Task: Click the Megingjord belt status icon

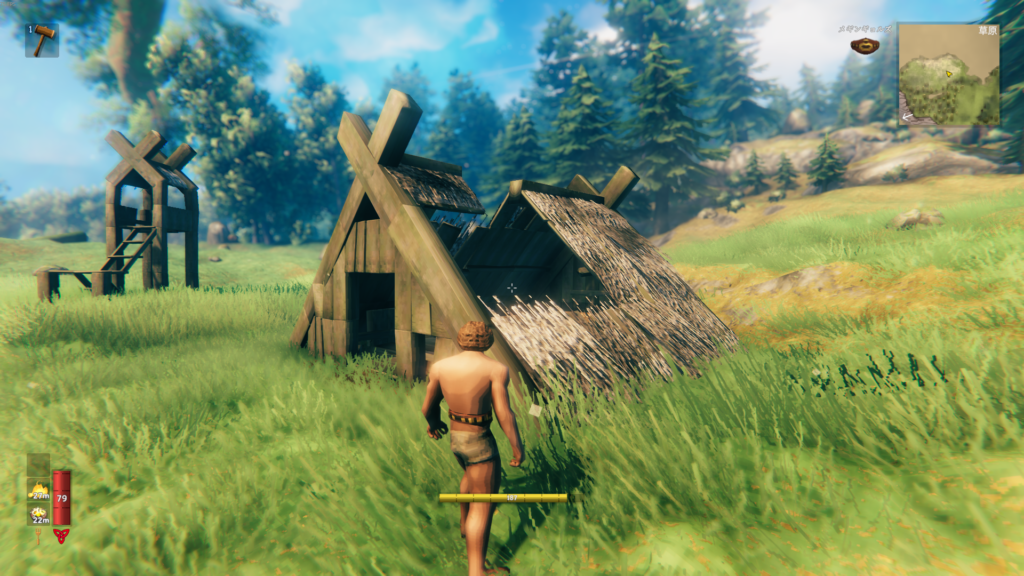Action: [864, 45]
